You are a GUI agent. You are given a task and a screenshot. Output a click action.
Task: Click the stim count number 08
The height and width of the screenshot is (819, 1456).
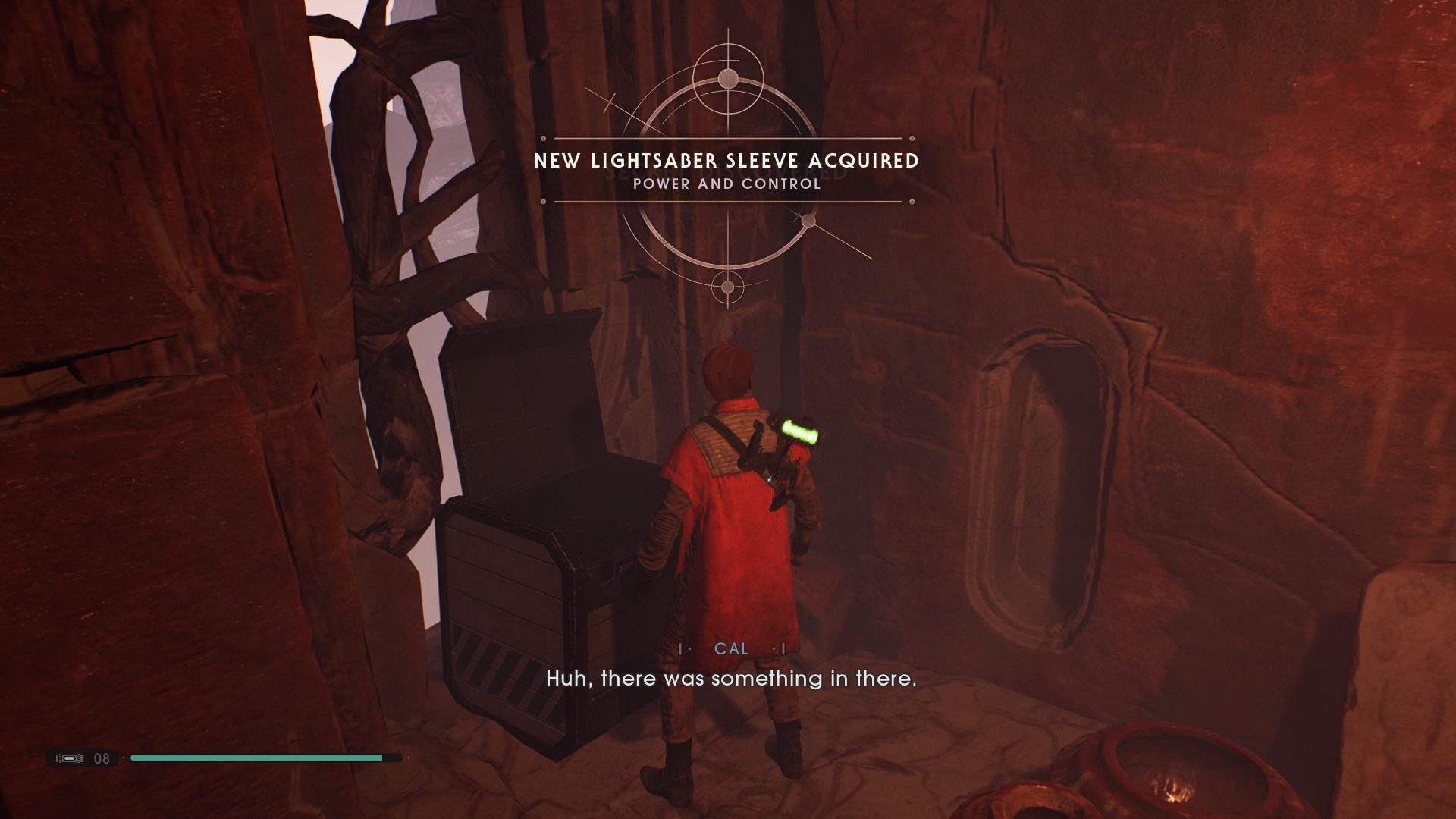pos(101,758)
